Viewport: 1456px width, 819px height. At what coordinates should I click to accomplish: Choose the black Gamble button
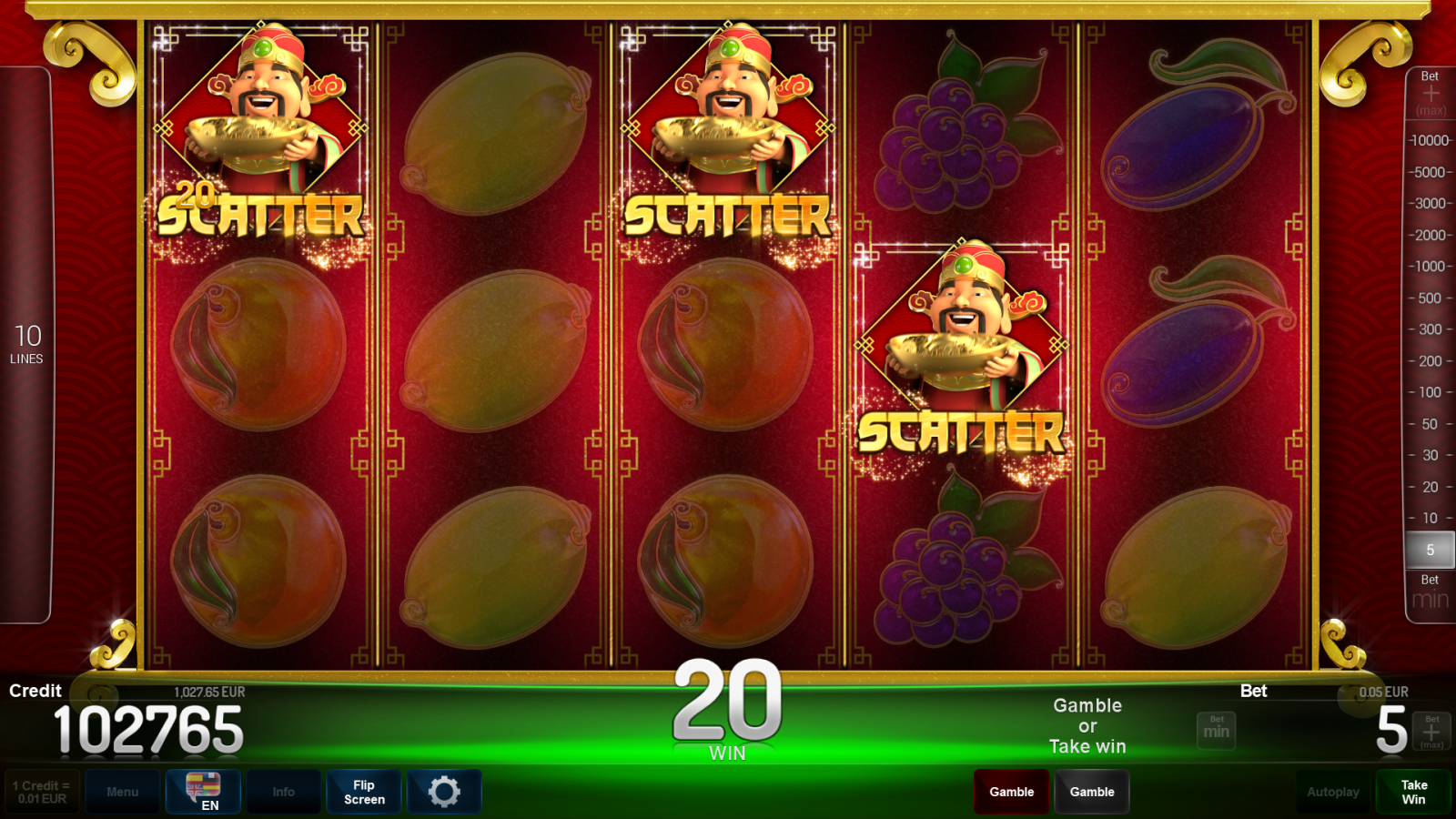[1092, 792]
